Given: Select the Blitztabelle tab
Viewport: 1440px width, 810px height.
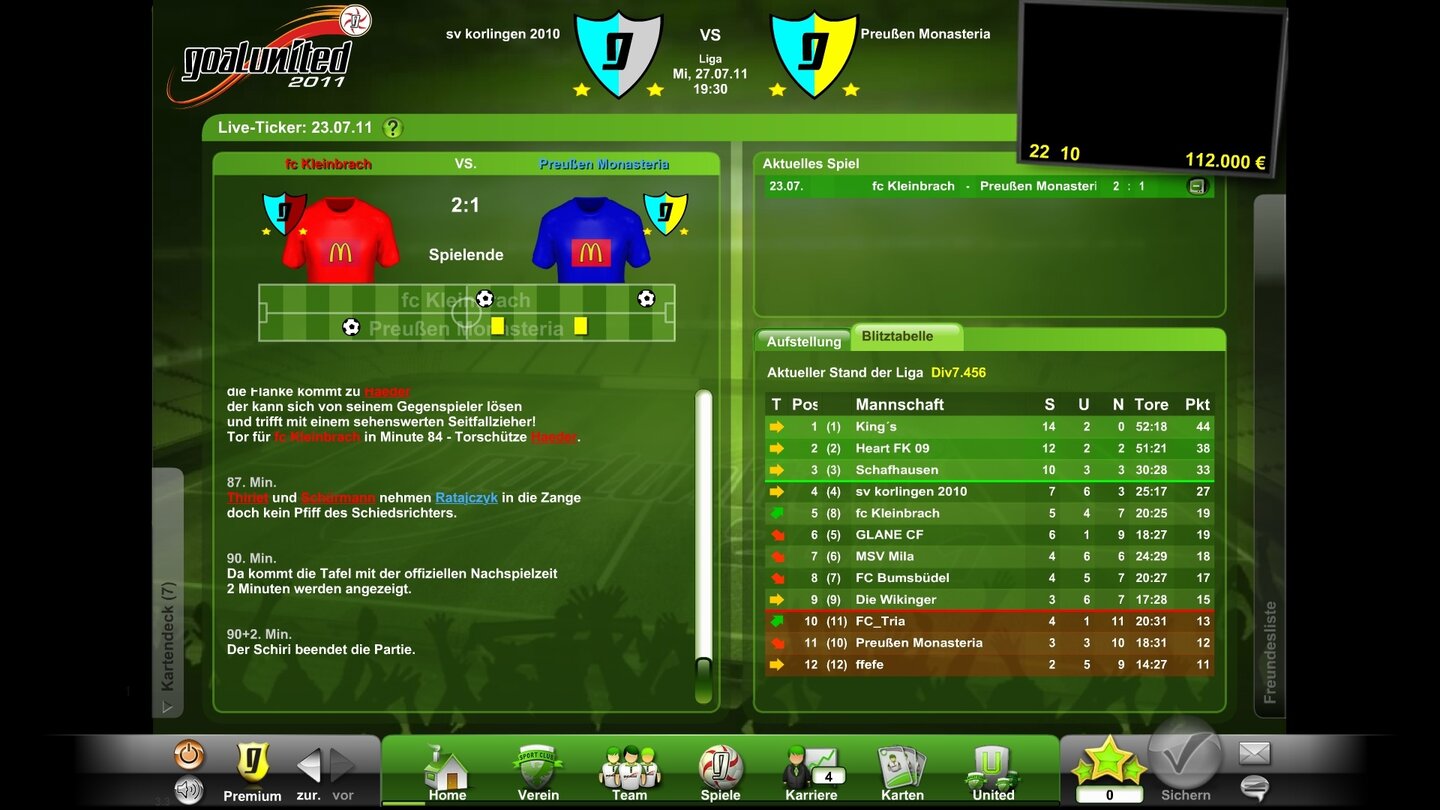Looking at the screenshot, I should pos(899,338).
